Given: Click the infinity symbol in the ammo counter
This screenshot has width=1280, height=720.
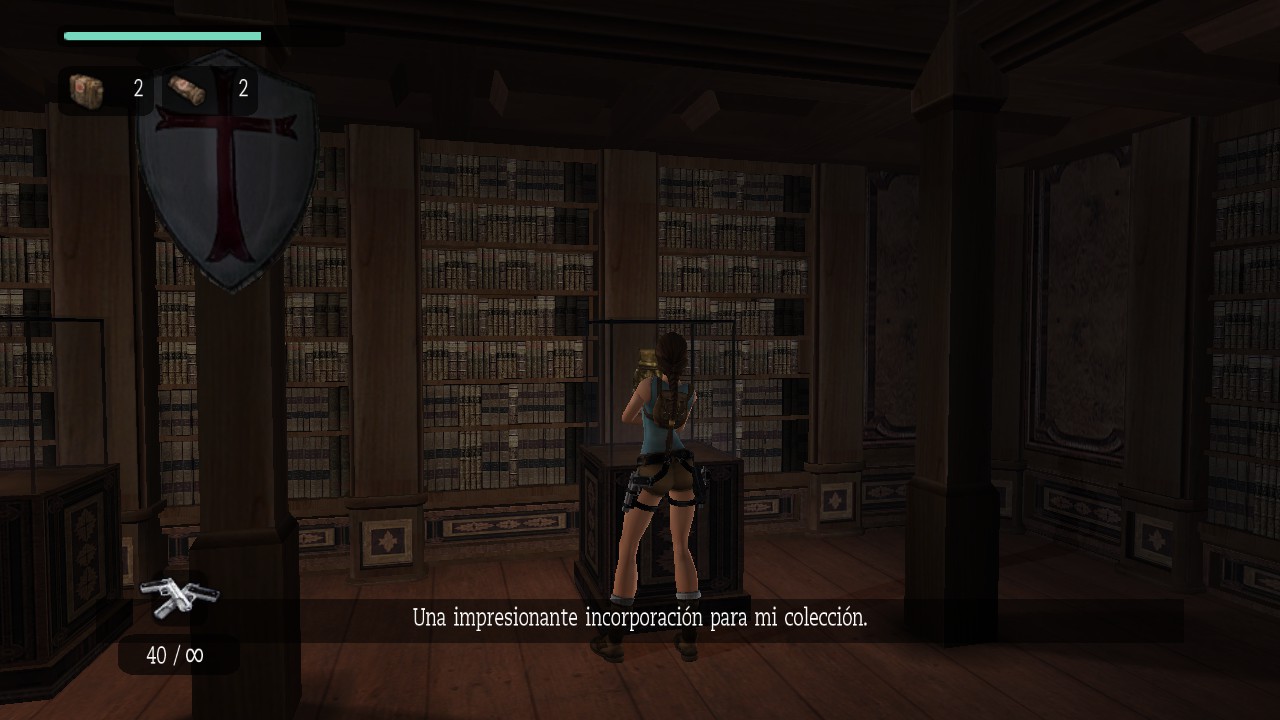Looking at the screenshot, I should coord(196,656).
